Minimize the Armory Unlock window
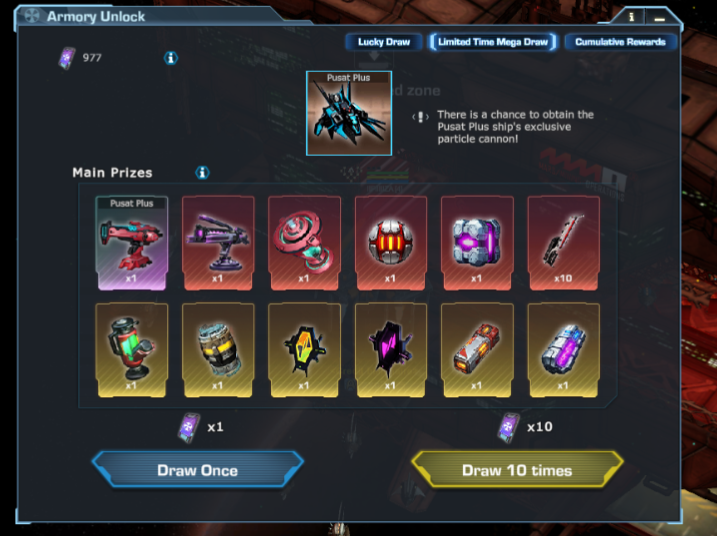This screenshot has width=717, height=536. click(661, 17)
